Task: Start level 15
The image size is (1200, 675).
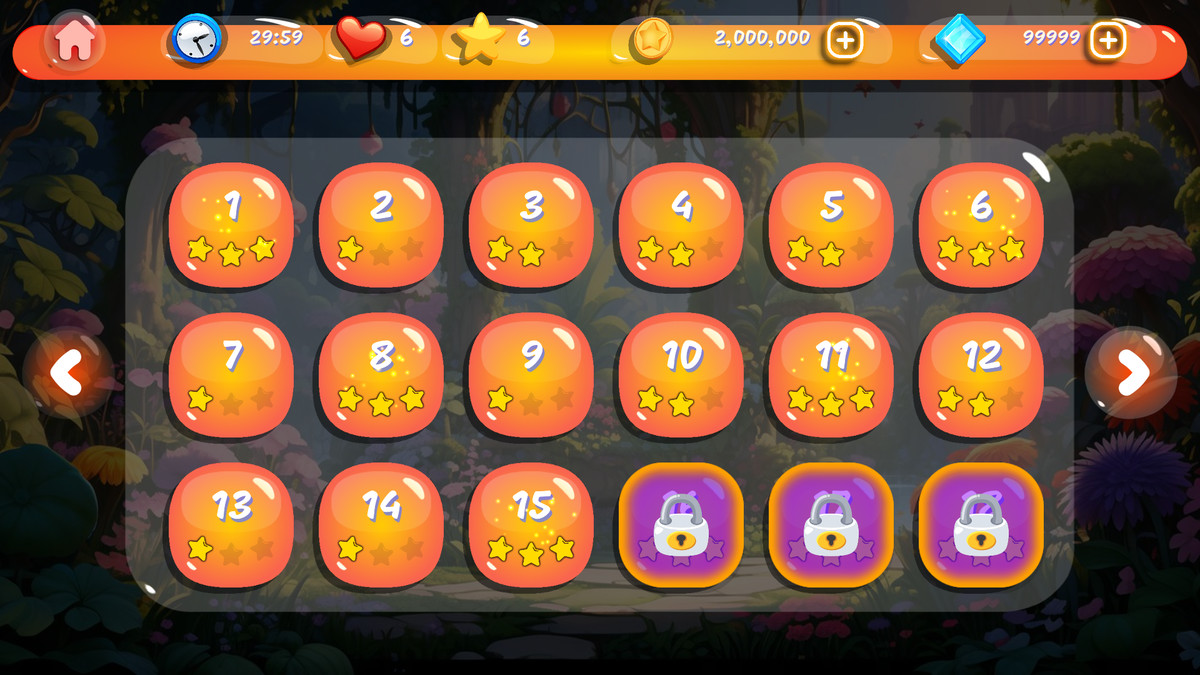Action: pyautogui.click(x=531, y=525)
